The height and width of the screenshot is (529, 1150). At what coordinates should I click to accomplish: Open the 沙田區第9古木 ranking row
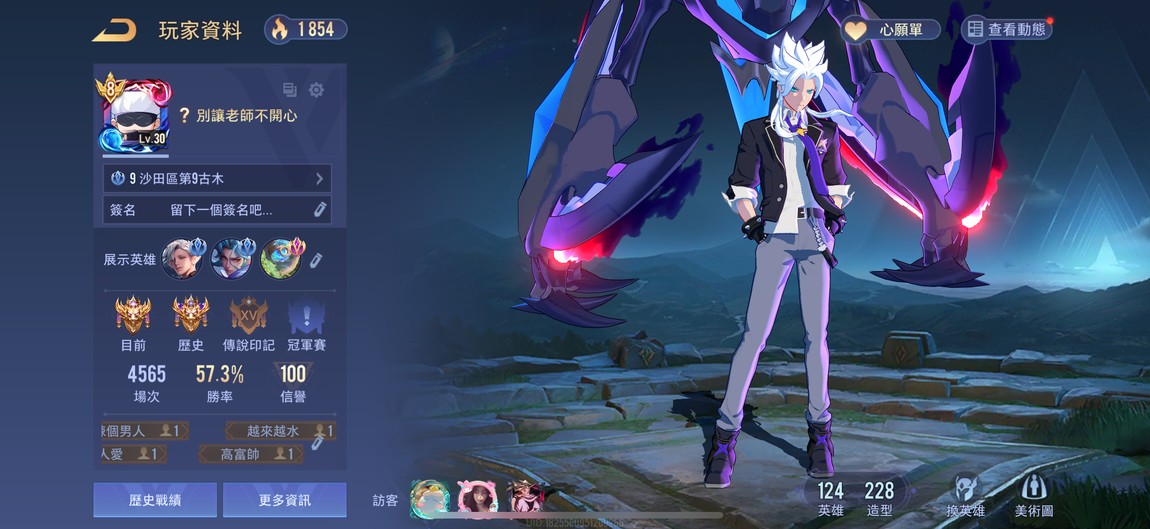pyautogui.click(x=217, y=179)
